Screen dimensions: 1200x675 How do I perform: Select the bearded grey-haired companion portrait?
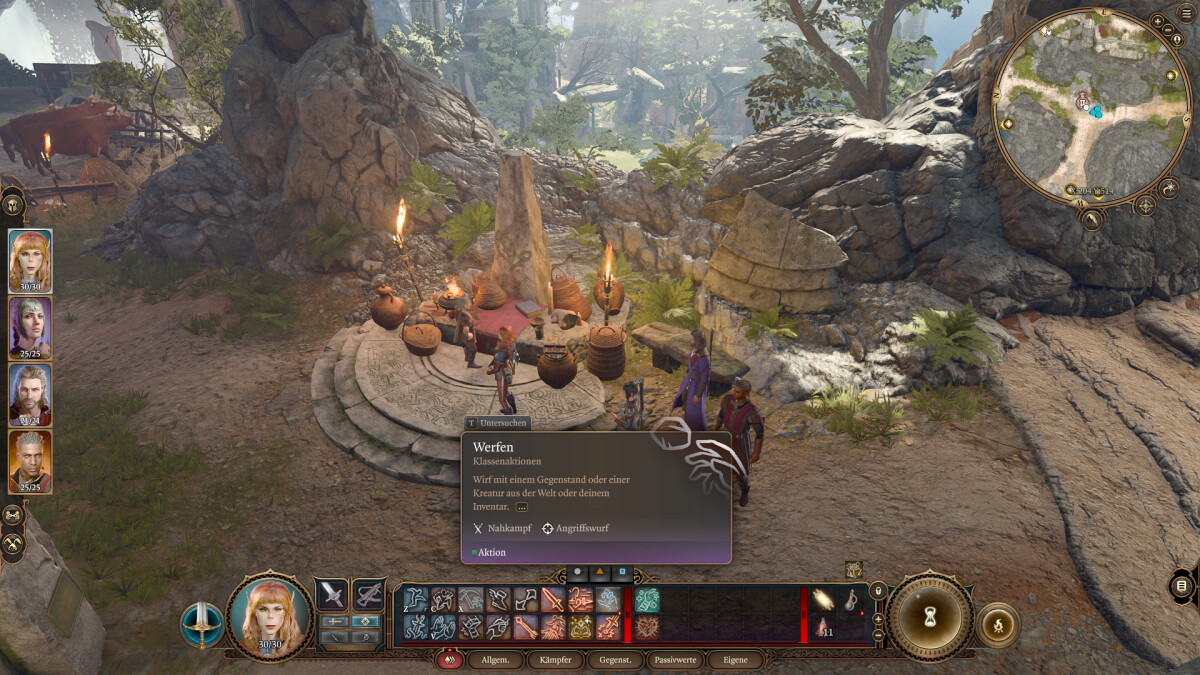[30, 393]
